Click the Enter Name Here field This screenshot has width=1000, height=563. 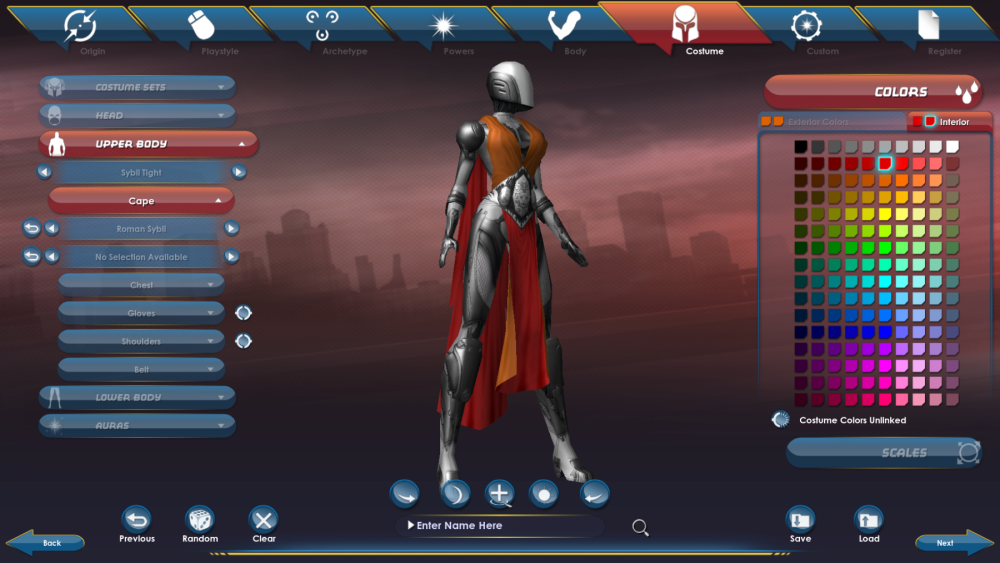(500, 526)
